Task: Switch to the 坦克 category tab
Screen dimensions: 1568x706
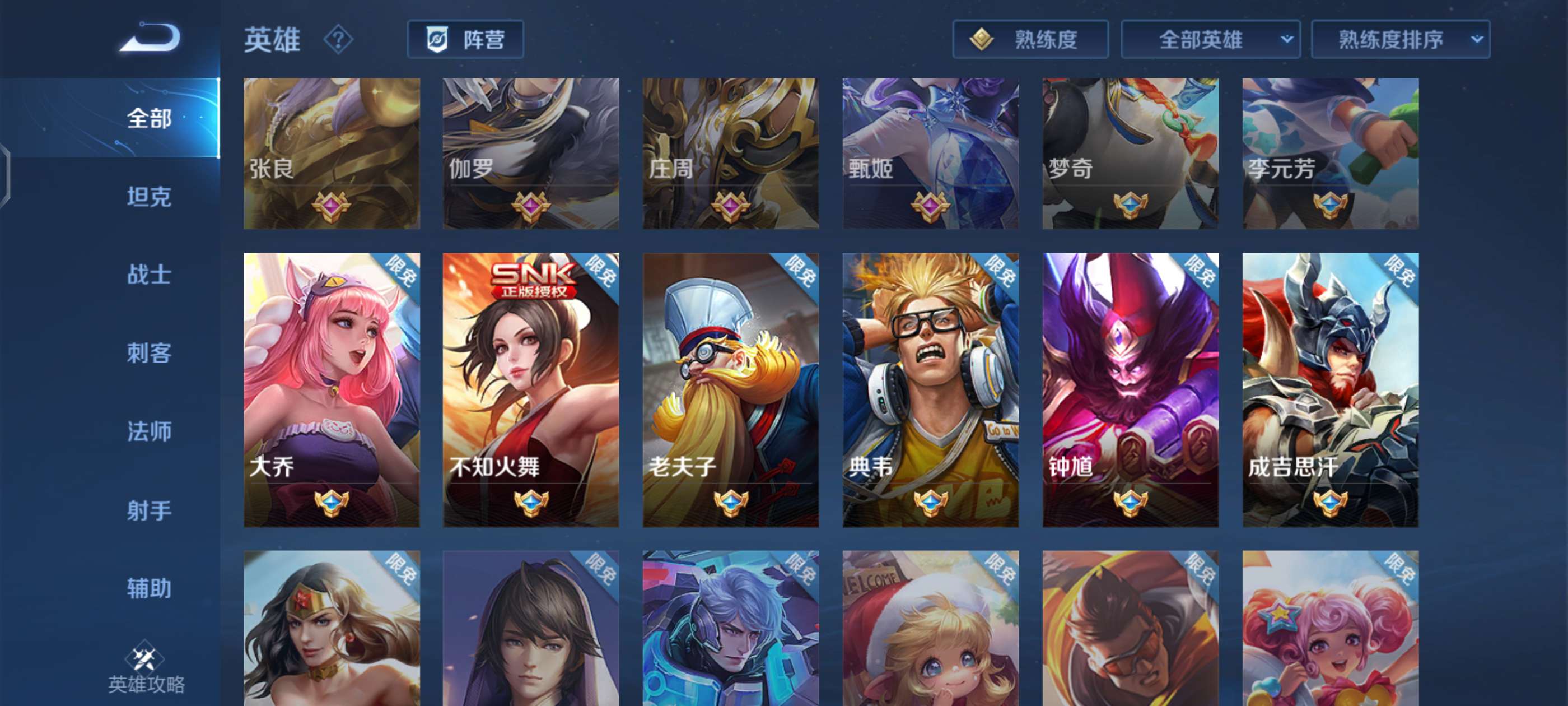Action: click(150, 197)
